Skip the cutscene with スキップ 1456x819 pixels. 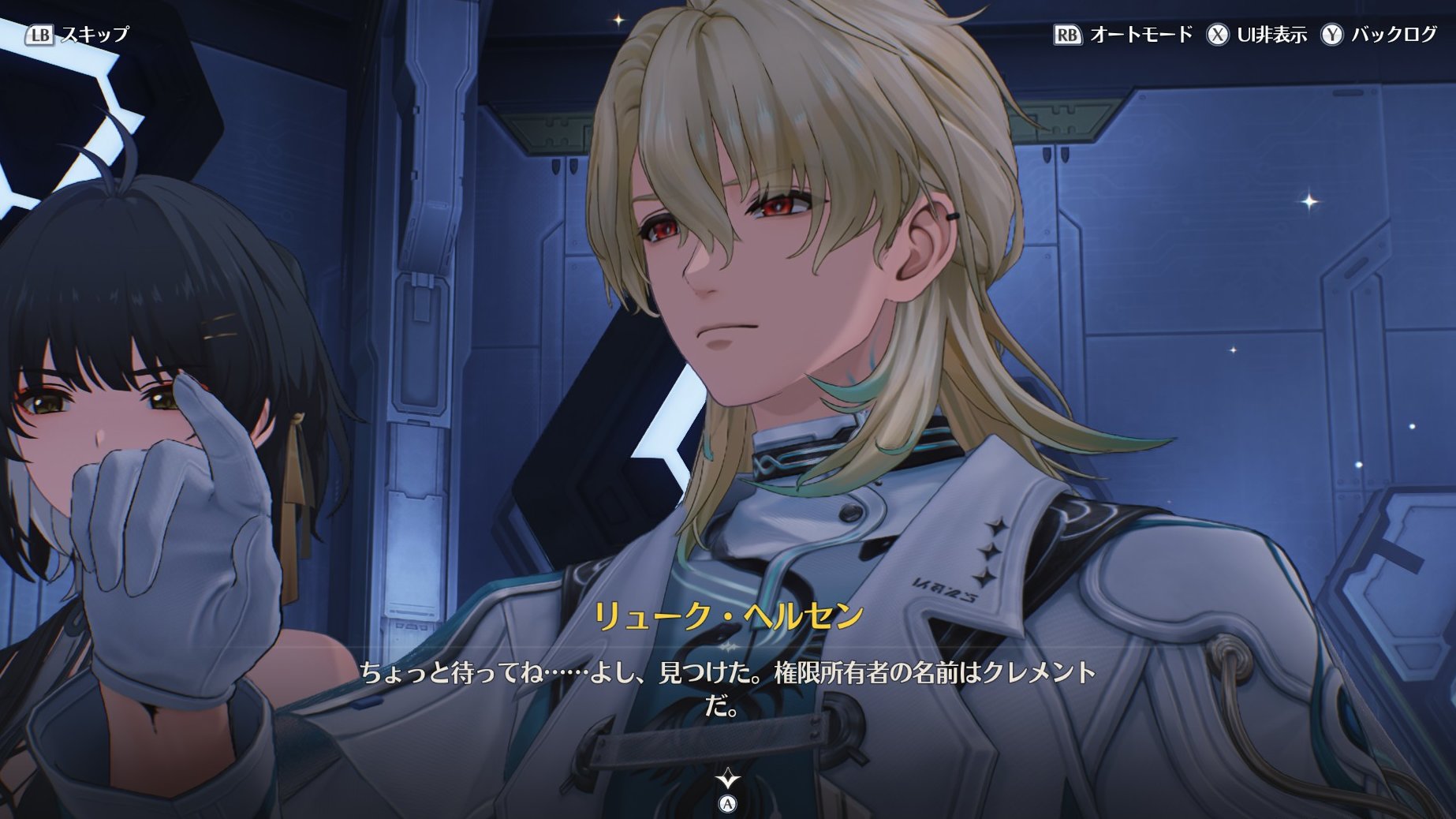point(77,35)
